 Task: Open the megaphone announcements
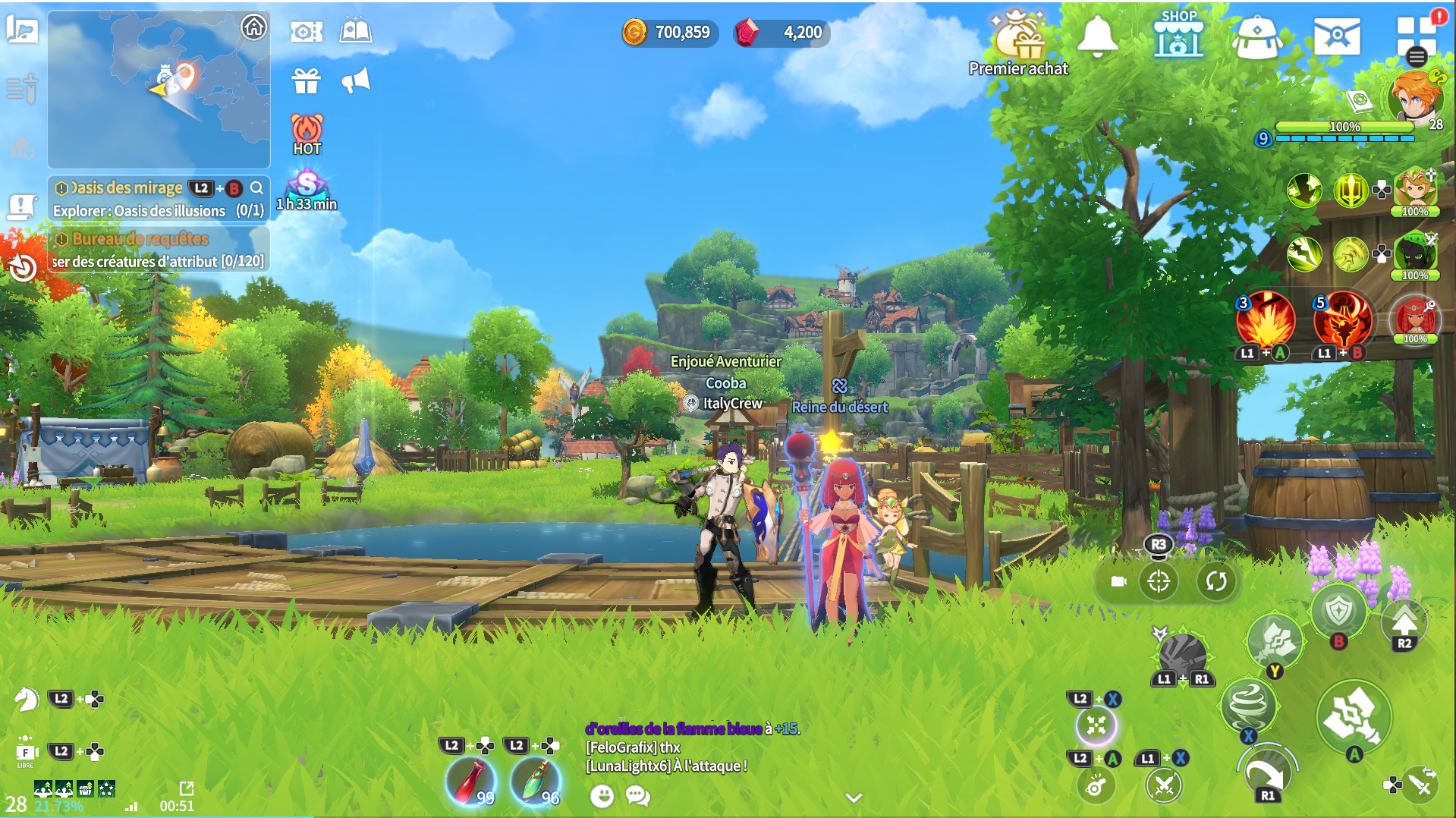355,80
